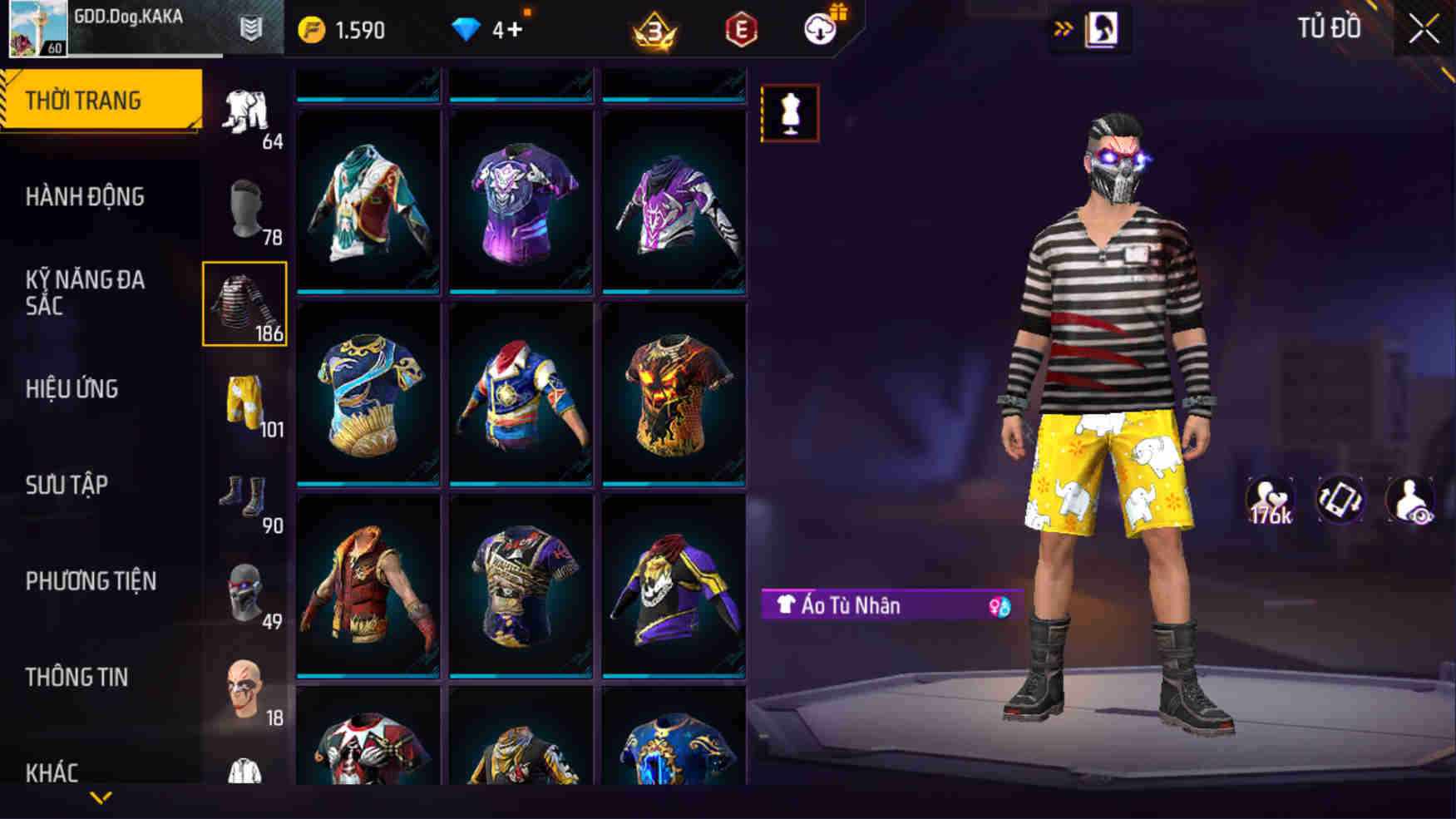Click the rotate character phone icon
This screenshot has width=1456, height=819.
[1338, 501]
